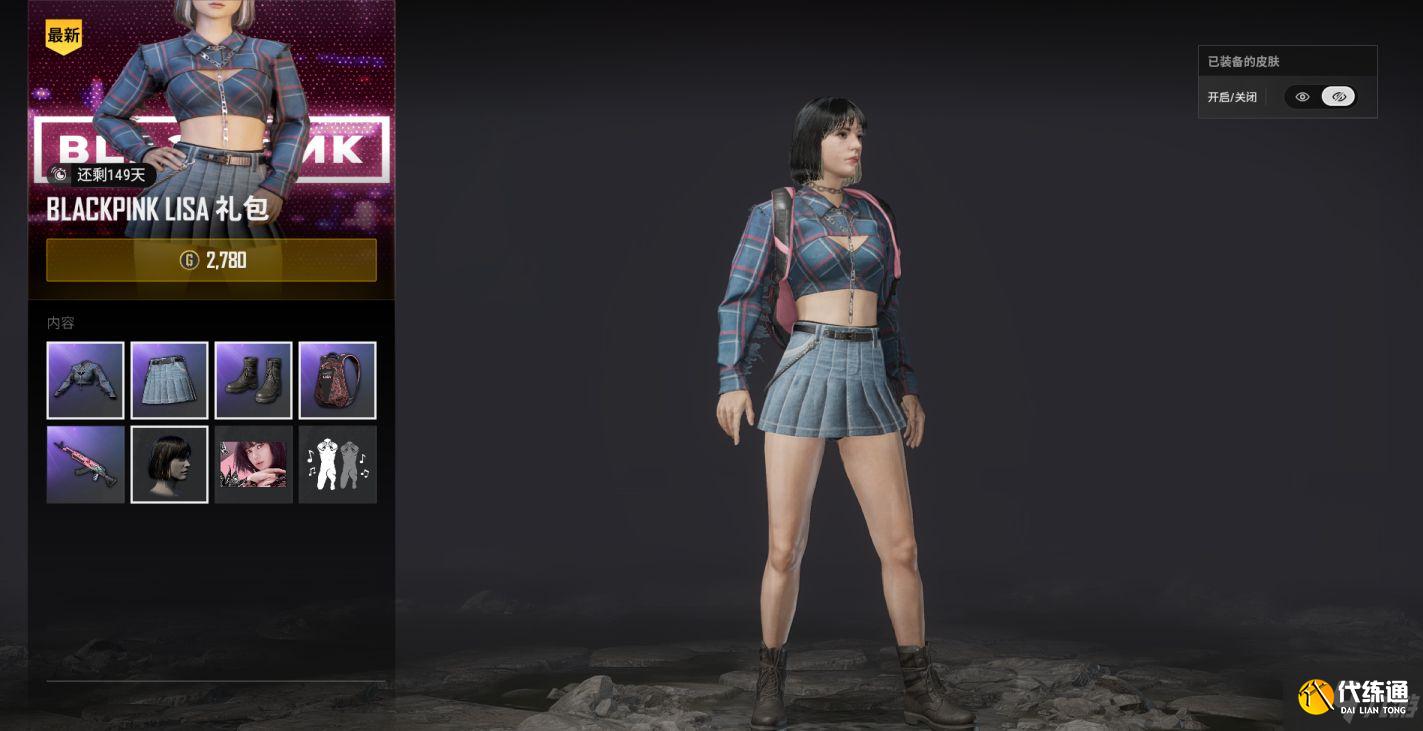
Task: Select the pink rifle weapon skin
Action: 85,464
